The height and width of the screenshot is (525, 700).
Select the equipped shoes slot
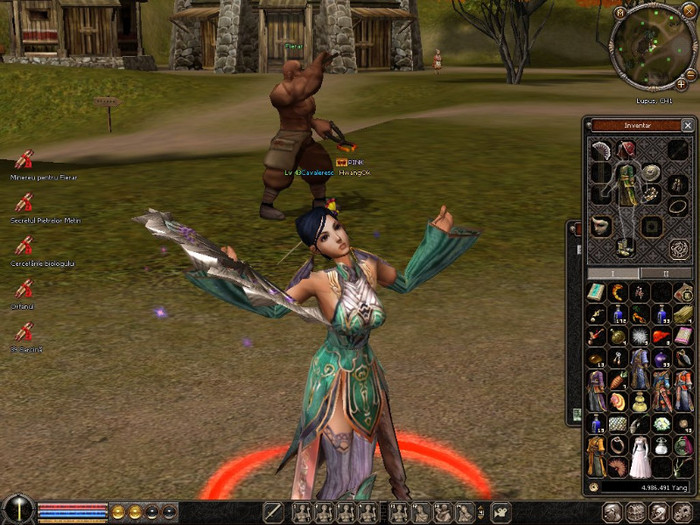pos(624,246)
